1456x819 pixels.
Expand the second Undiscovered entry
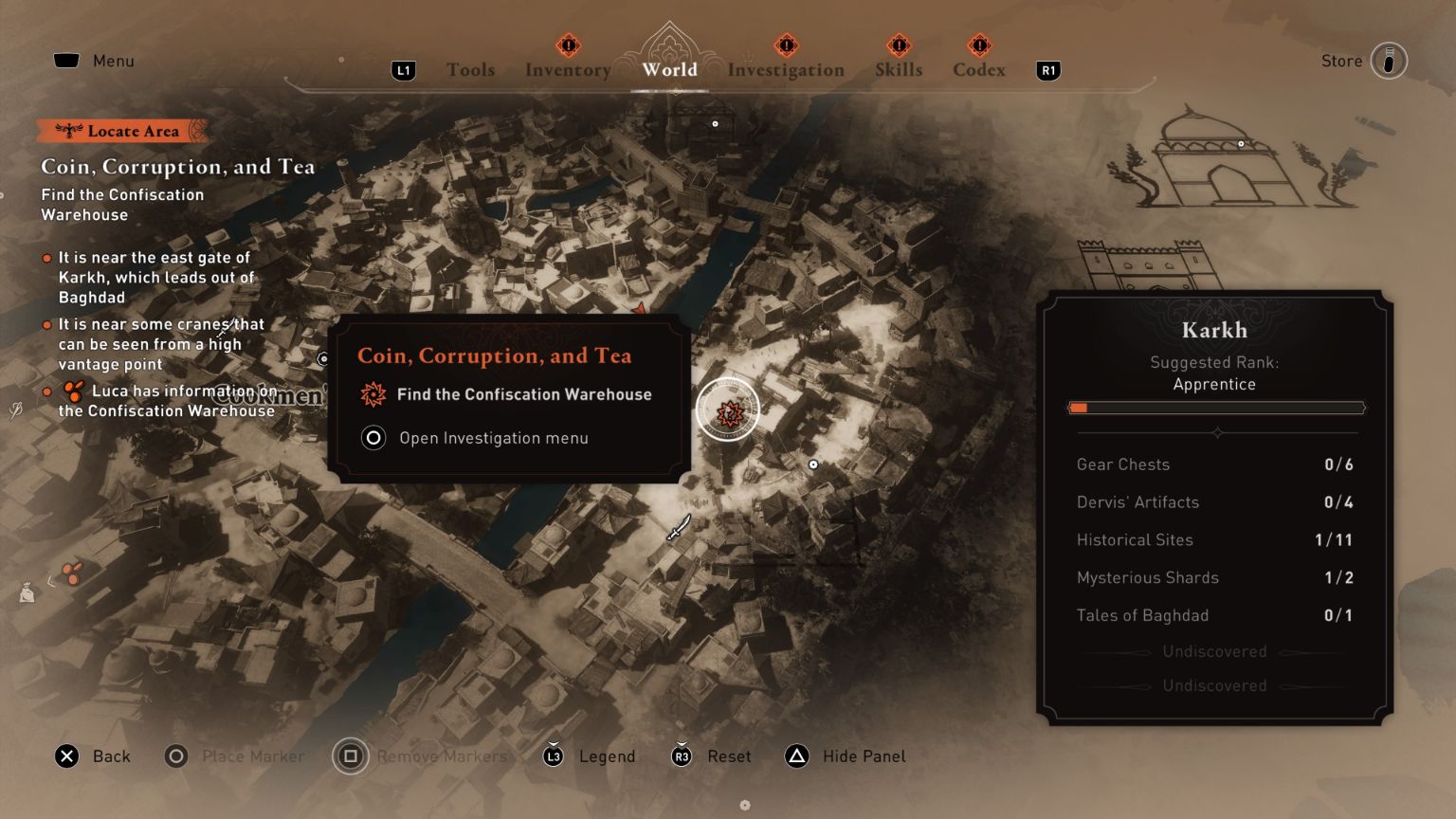pos(1214,685)
